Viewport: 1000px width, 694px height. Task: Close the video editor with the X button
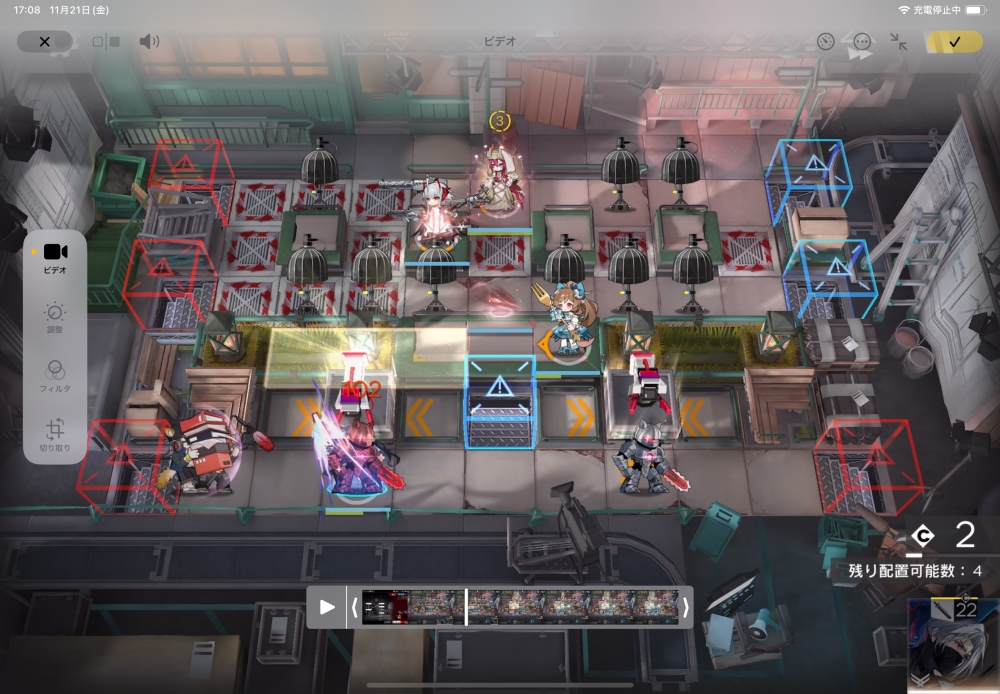(x=44, y=42)
